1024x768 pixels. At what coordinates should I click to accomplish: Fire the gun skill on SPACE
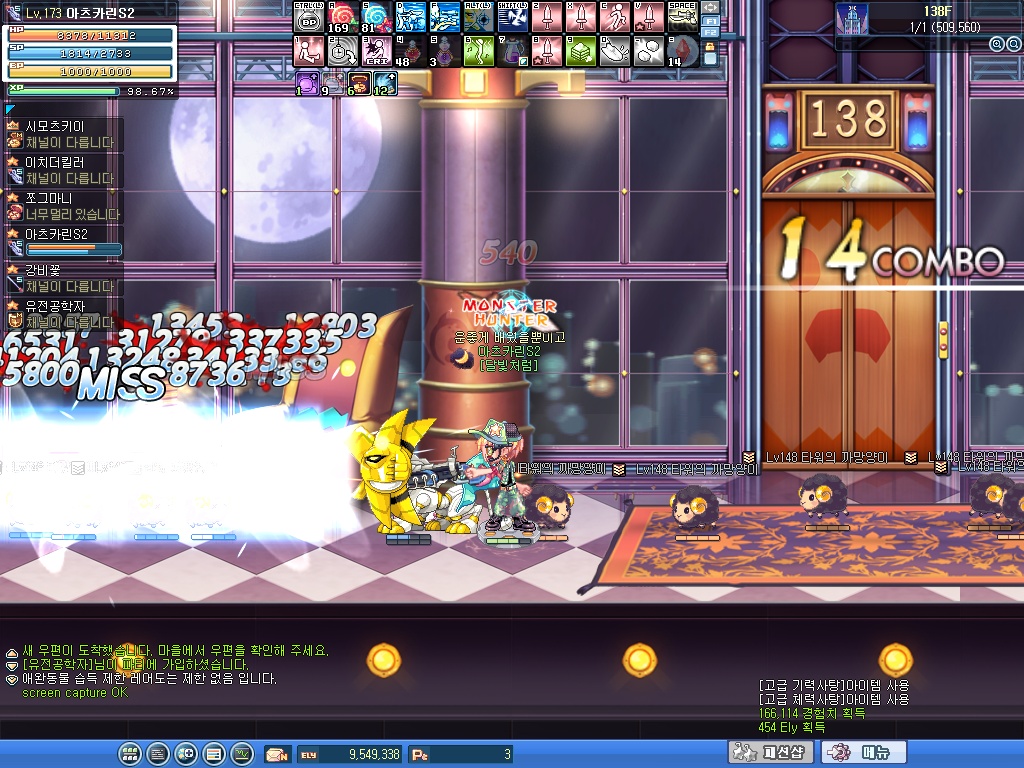click(x=682, y=17)
